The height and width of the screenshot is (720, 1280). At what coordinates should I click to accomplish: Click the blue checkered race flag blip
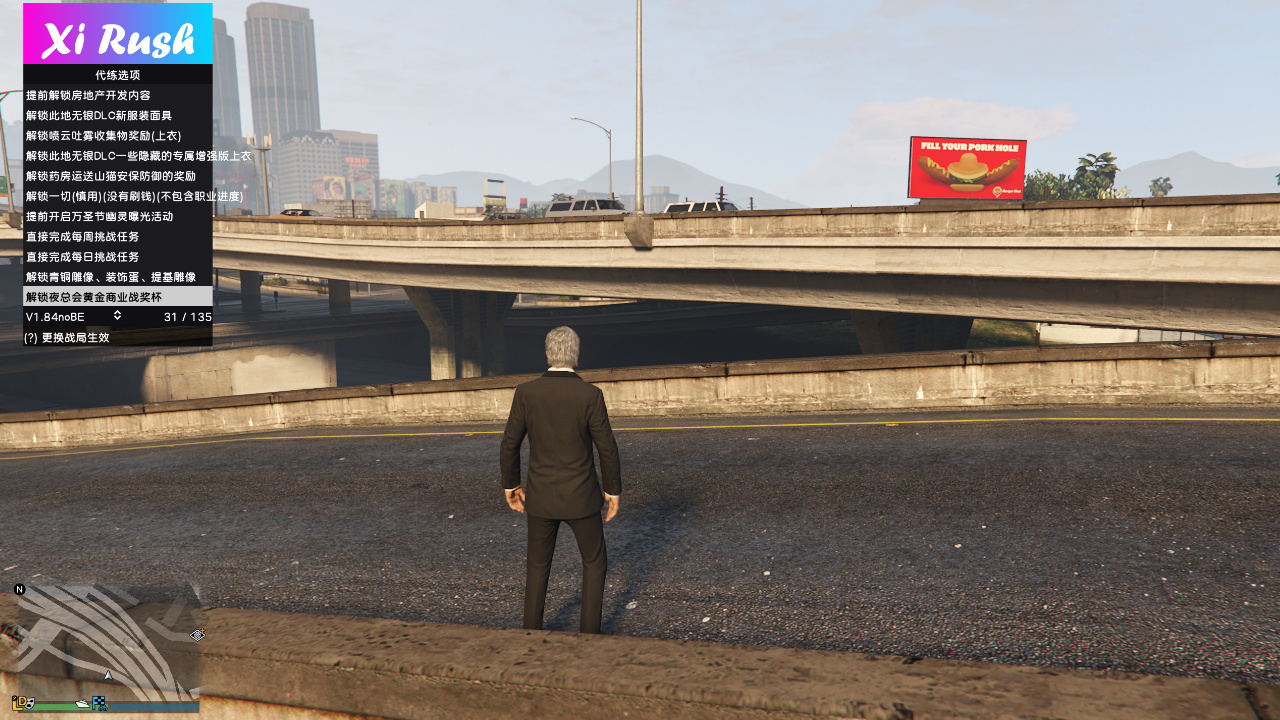tap(99, 703)
